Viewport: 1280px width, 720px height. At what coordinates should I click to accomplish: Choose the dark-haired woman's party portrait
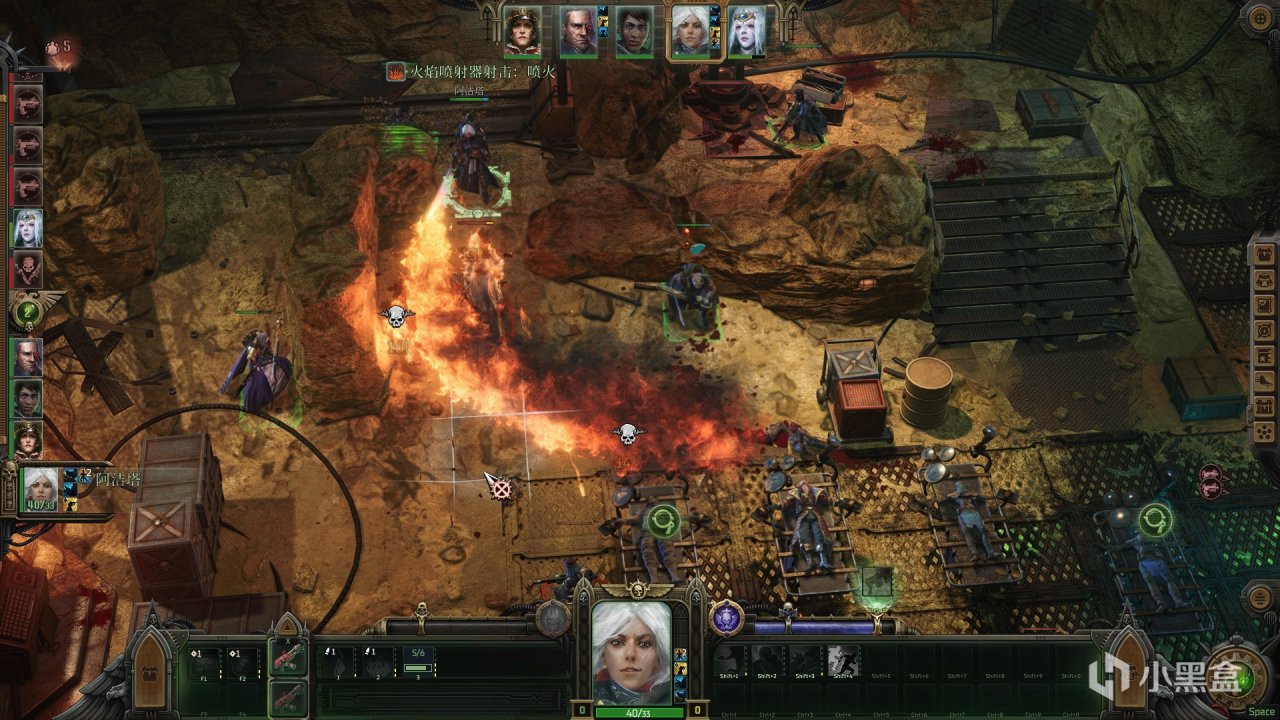tap(634, 31)
